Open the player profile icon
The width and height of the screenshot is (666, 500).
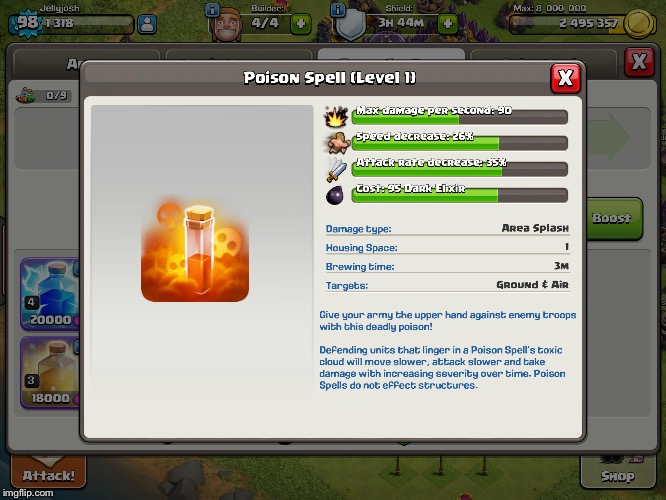click(147, 24)
